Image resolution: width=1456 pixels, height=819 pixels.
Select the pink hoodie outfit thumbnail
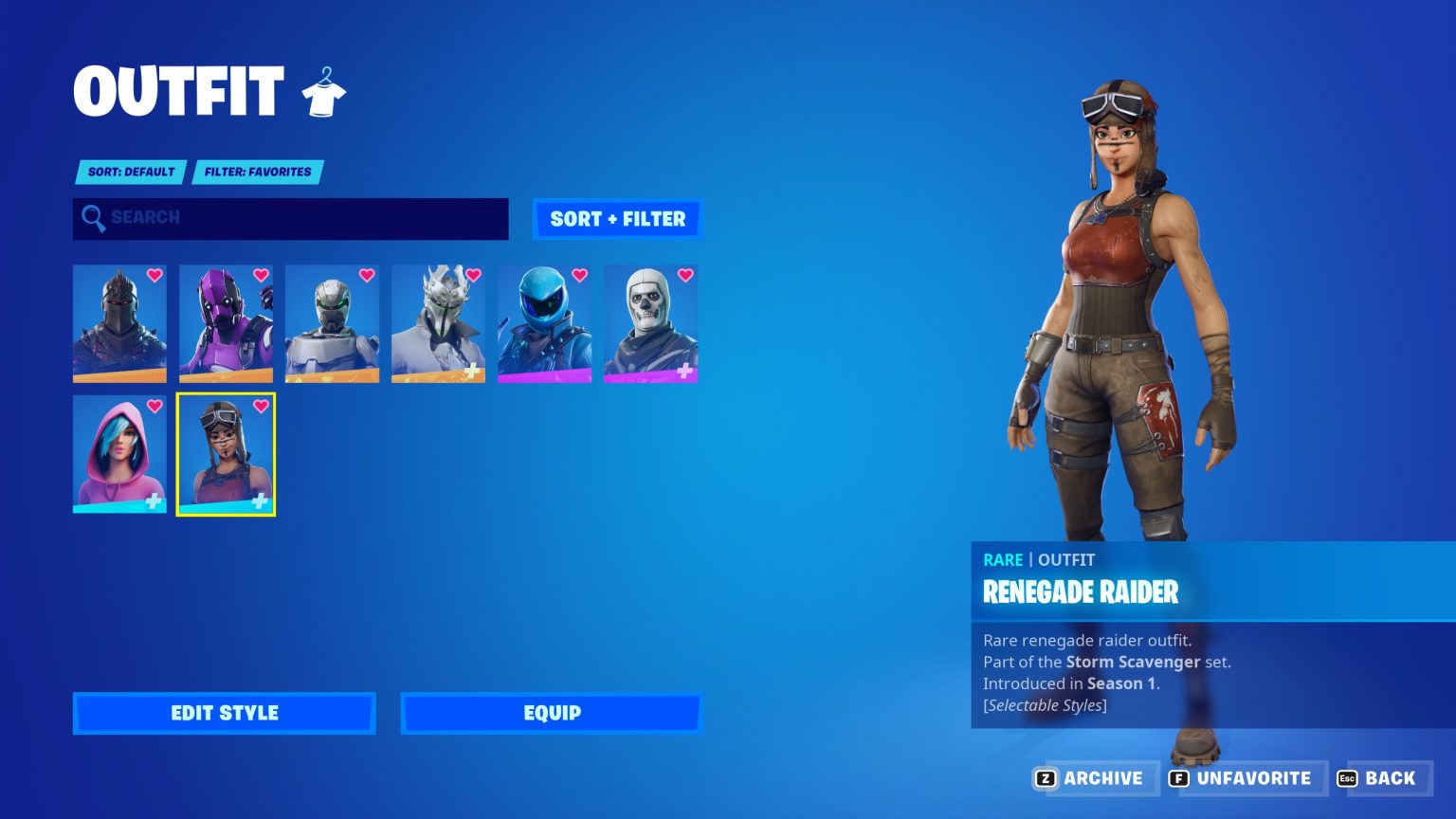tap(119, 454)
